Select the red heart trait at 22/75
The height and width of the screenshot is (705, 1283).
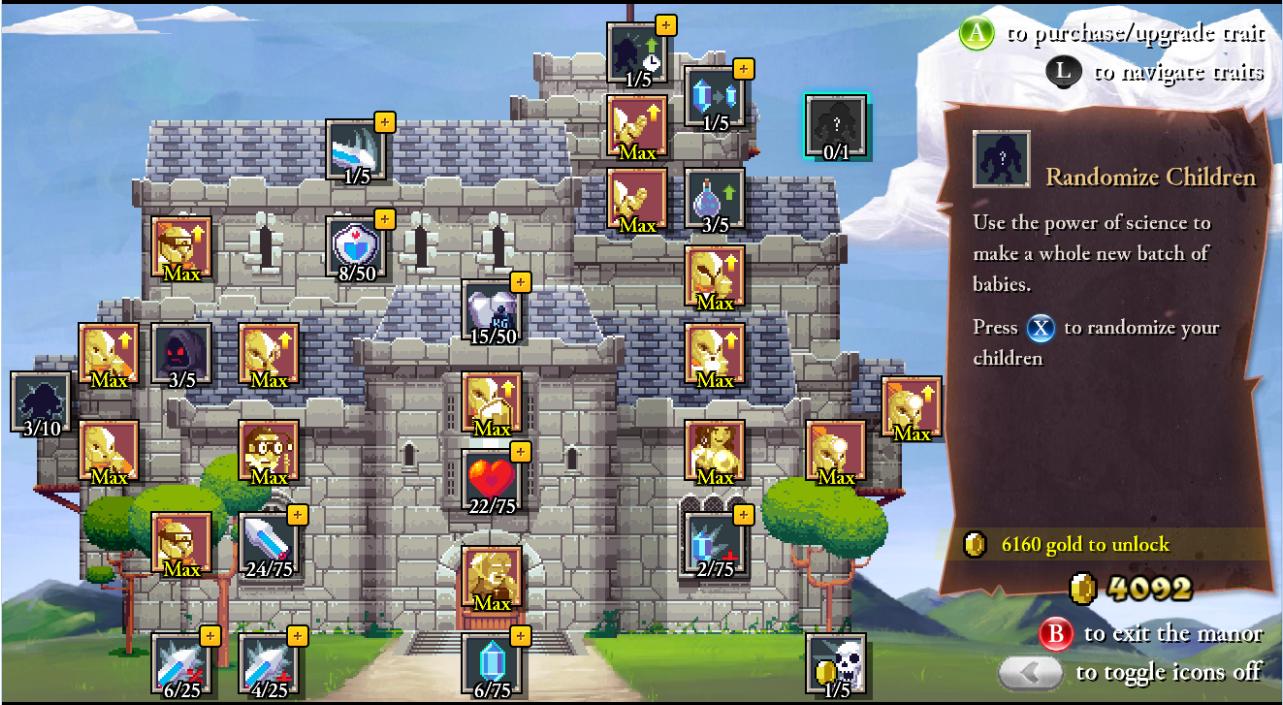pos(491,479)
